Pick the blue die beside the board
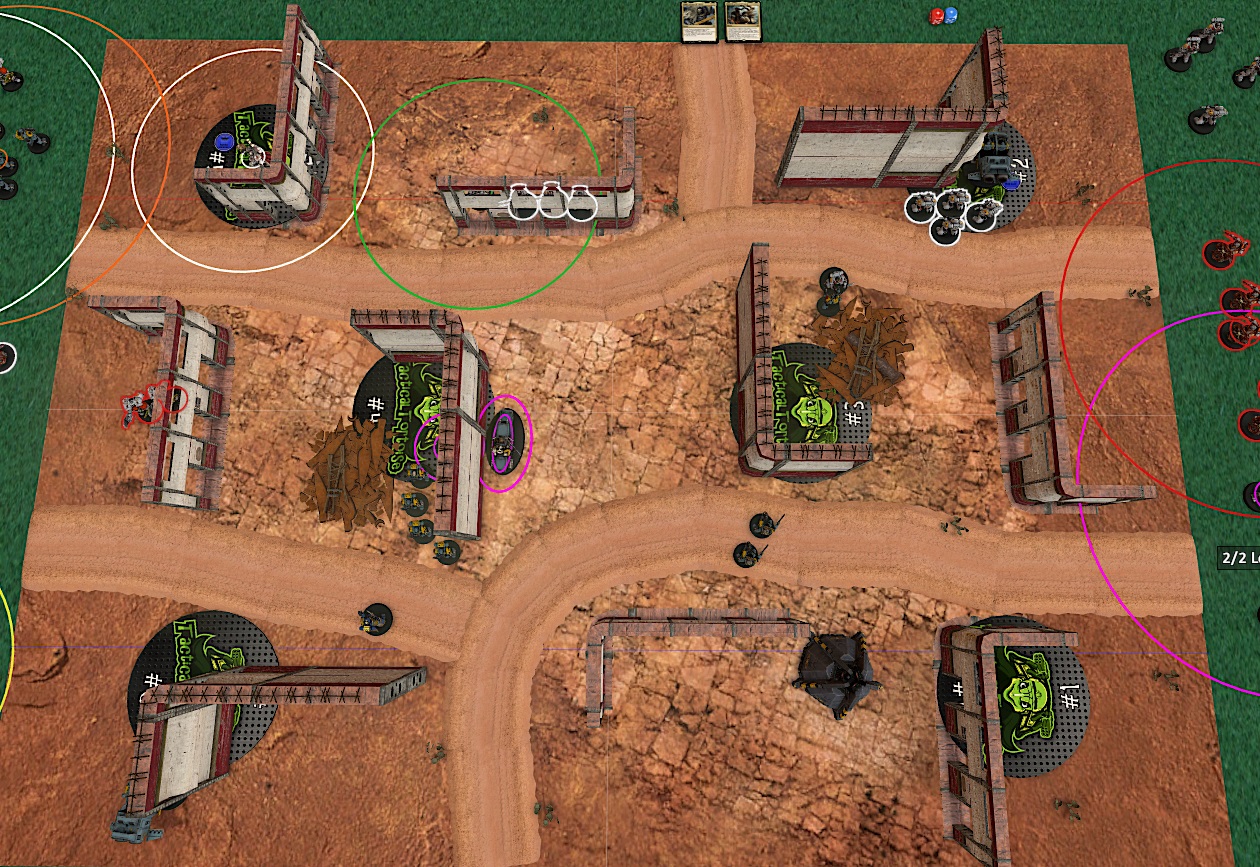Image resolution: width=1260 pixels, height=867 pixels. pyautogui.click(x=951, y=16)
